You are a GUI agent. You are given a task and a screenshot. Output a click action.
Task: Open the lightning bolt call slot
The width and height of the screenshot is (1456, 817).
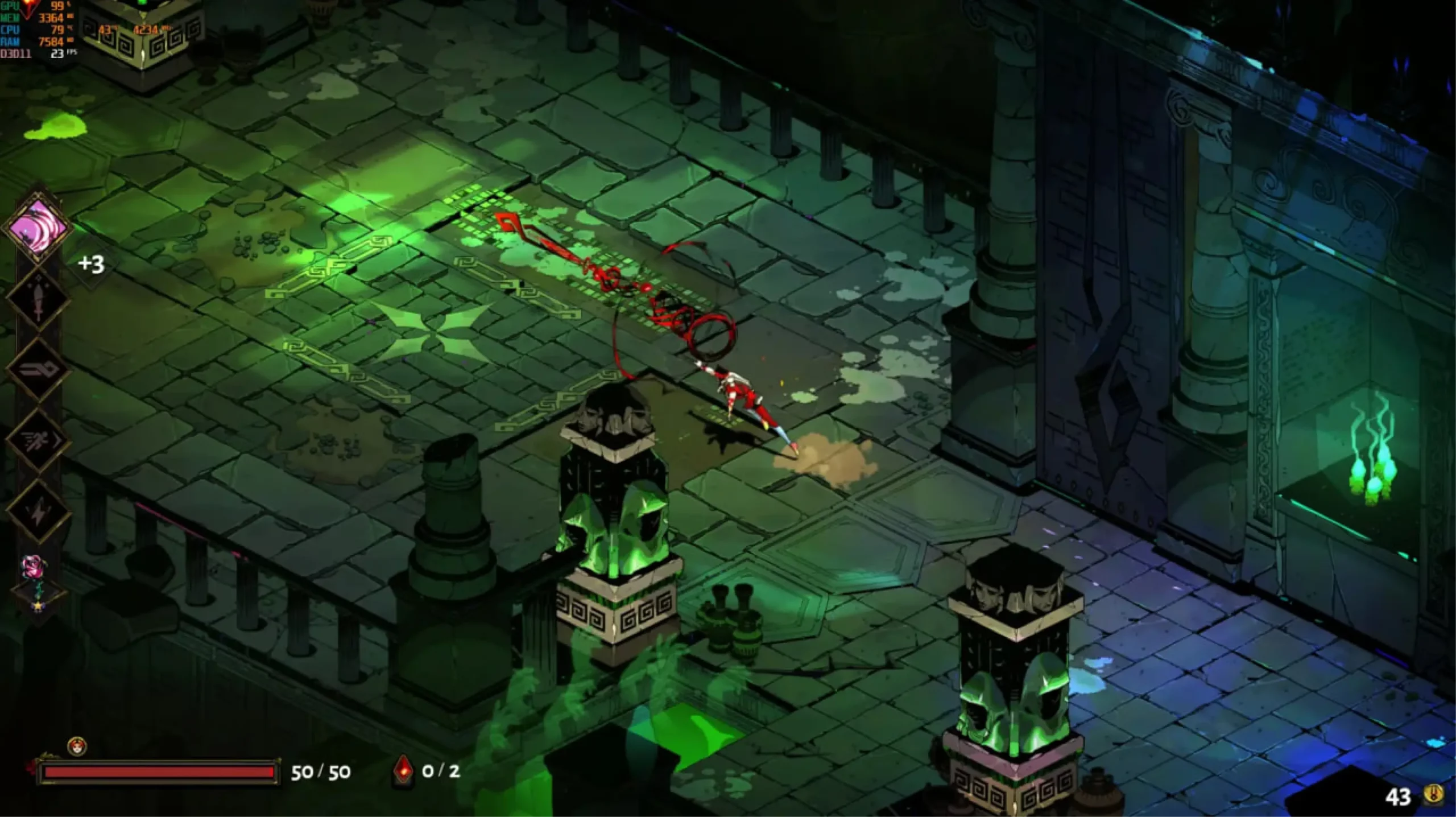[38, 512]
